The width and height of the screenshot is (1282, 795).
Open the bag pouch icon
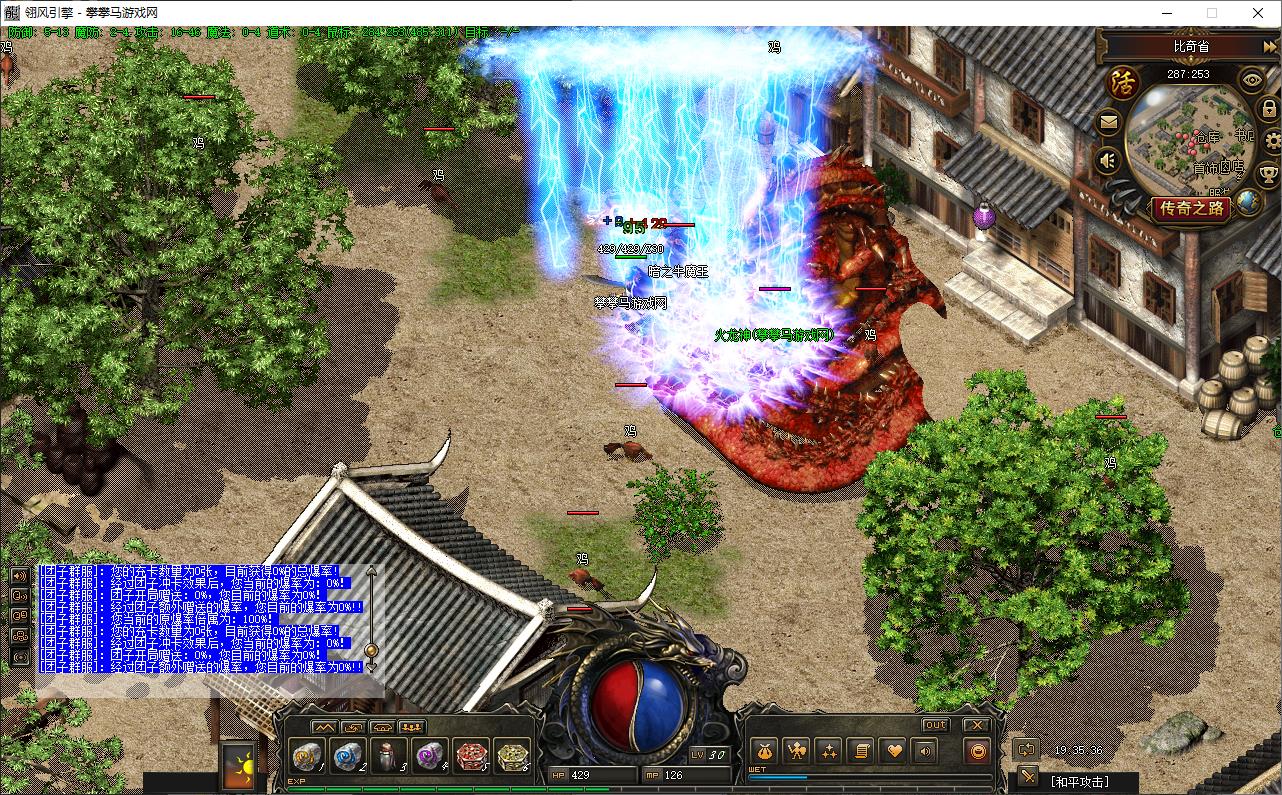(764, 750)
